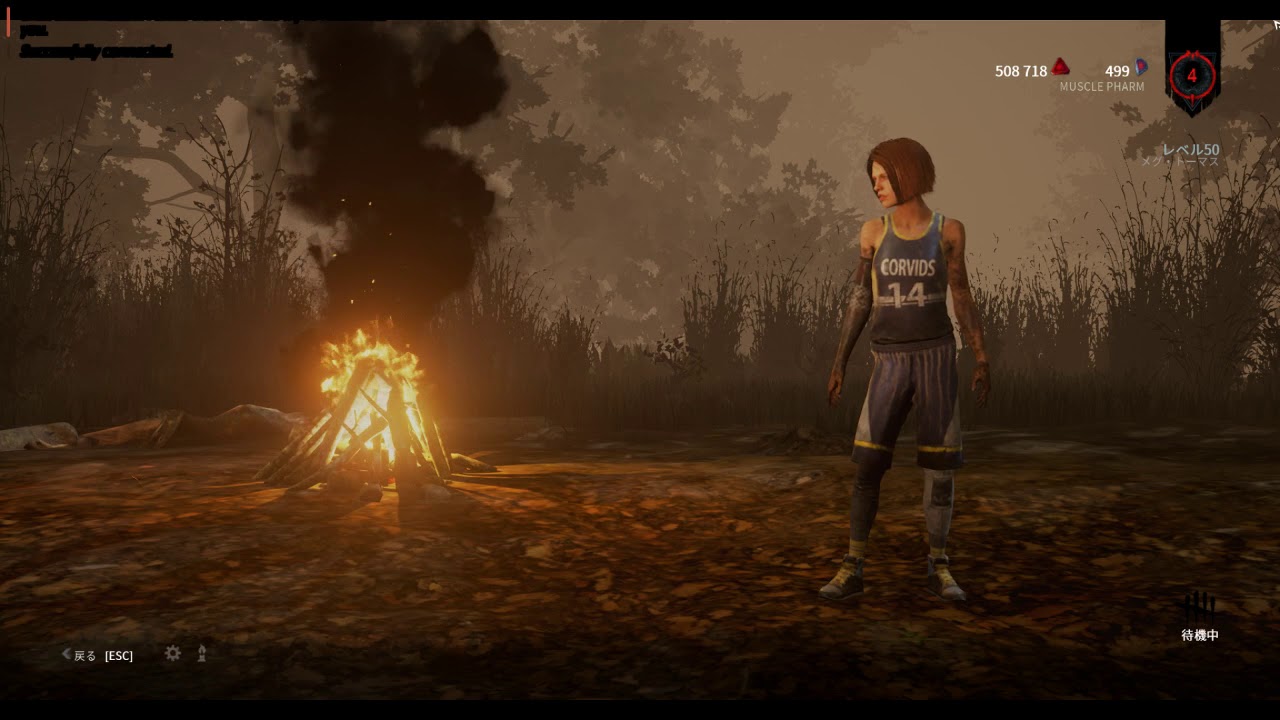
Task: Select the red bloodpoints currency icon
Action: [1061, 68]
